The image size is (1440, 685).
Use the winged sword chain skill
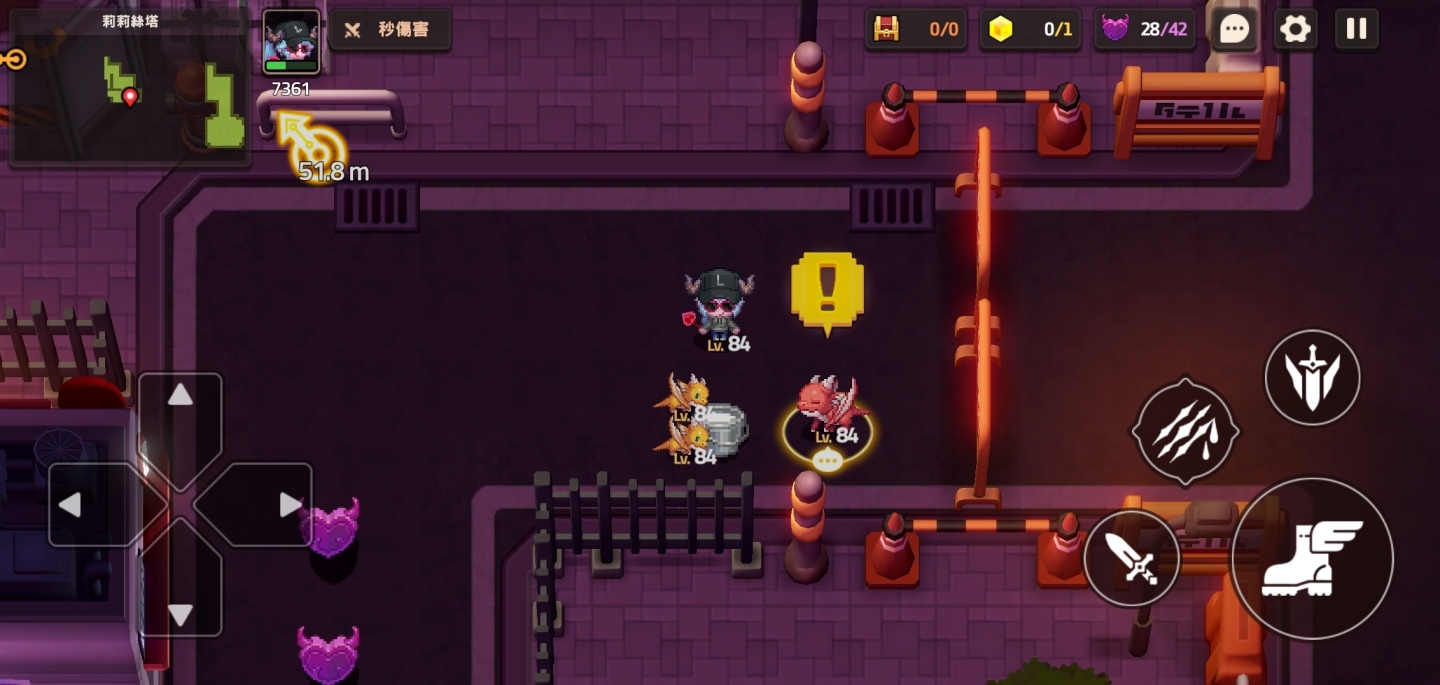tap(1312, 378)
